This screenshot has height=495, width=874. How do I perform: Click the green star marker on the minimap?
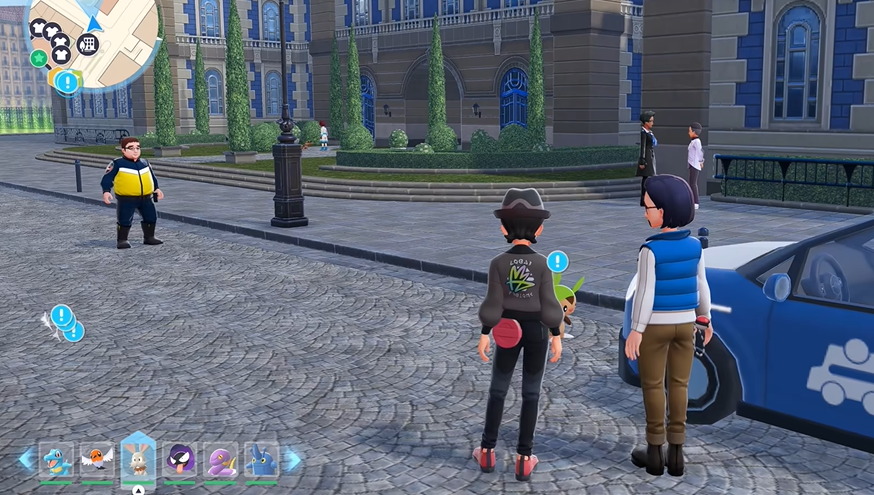click(x=39, y=58)
